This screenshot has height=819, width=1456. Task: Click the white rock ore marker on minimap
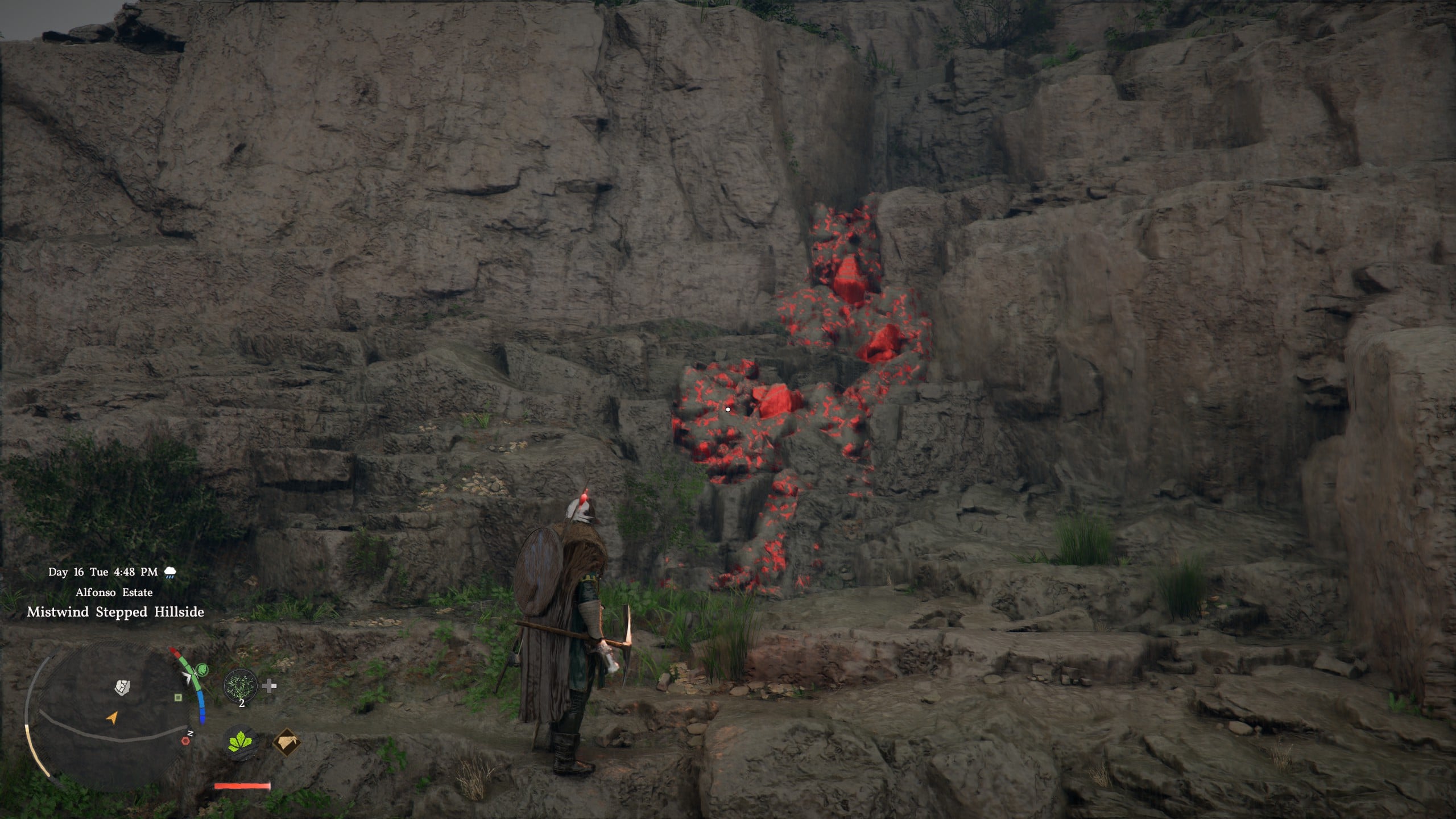tap(121, 688)
